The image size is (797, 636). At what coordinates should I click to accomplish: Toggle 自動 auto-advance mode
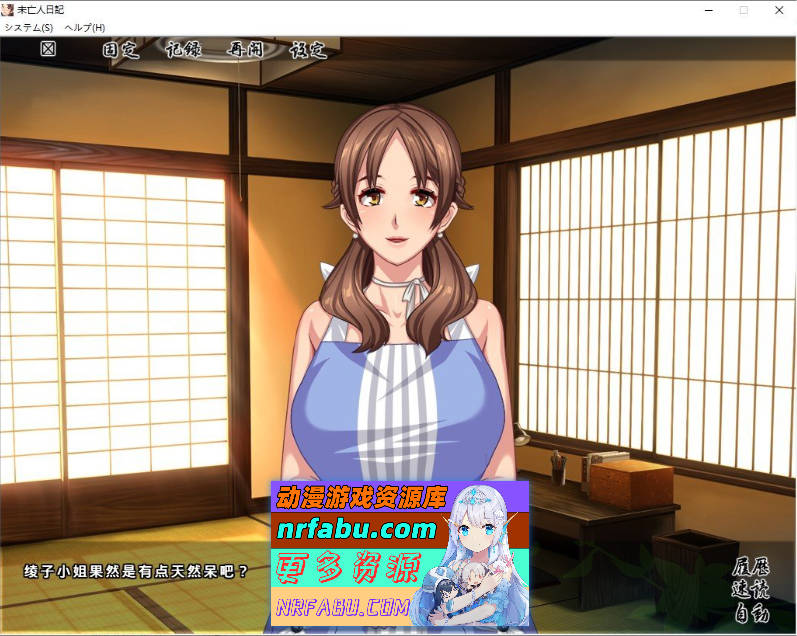(752, 612)
